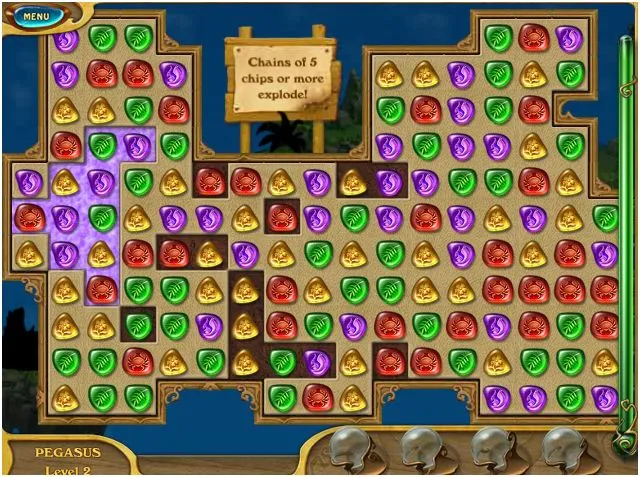Open the MENU button
640x477 pixels.
click(x=33, y=16)
